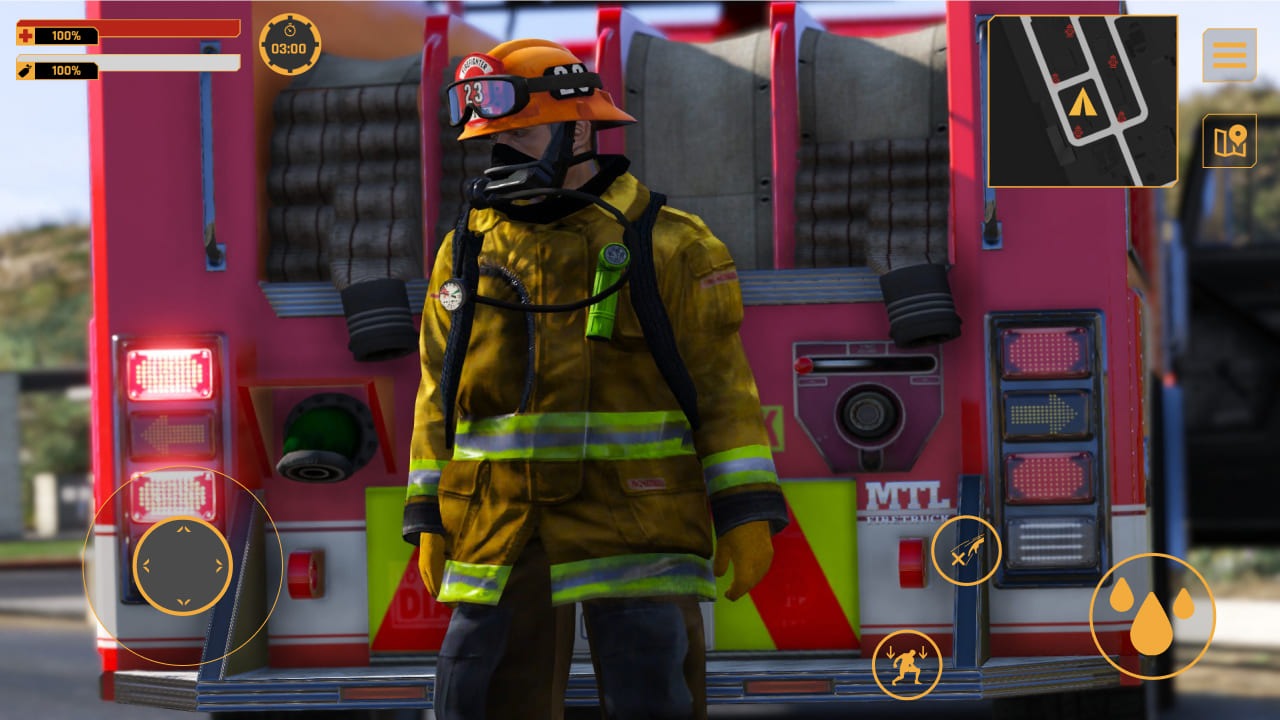Tap the map with location pin button
The height and width of the screenshot is (720, 1280).
point(1228,140)
